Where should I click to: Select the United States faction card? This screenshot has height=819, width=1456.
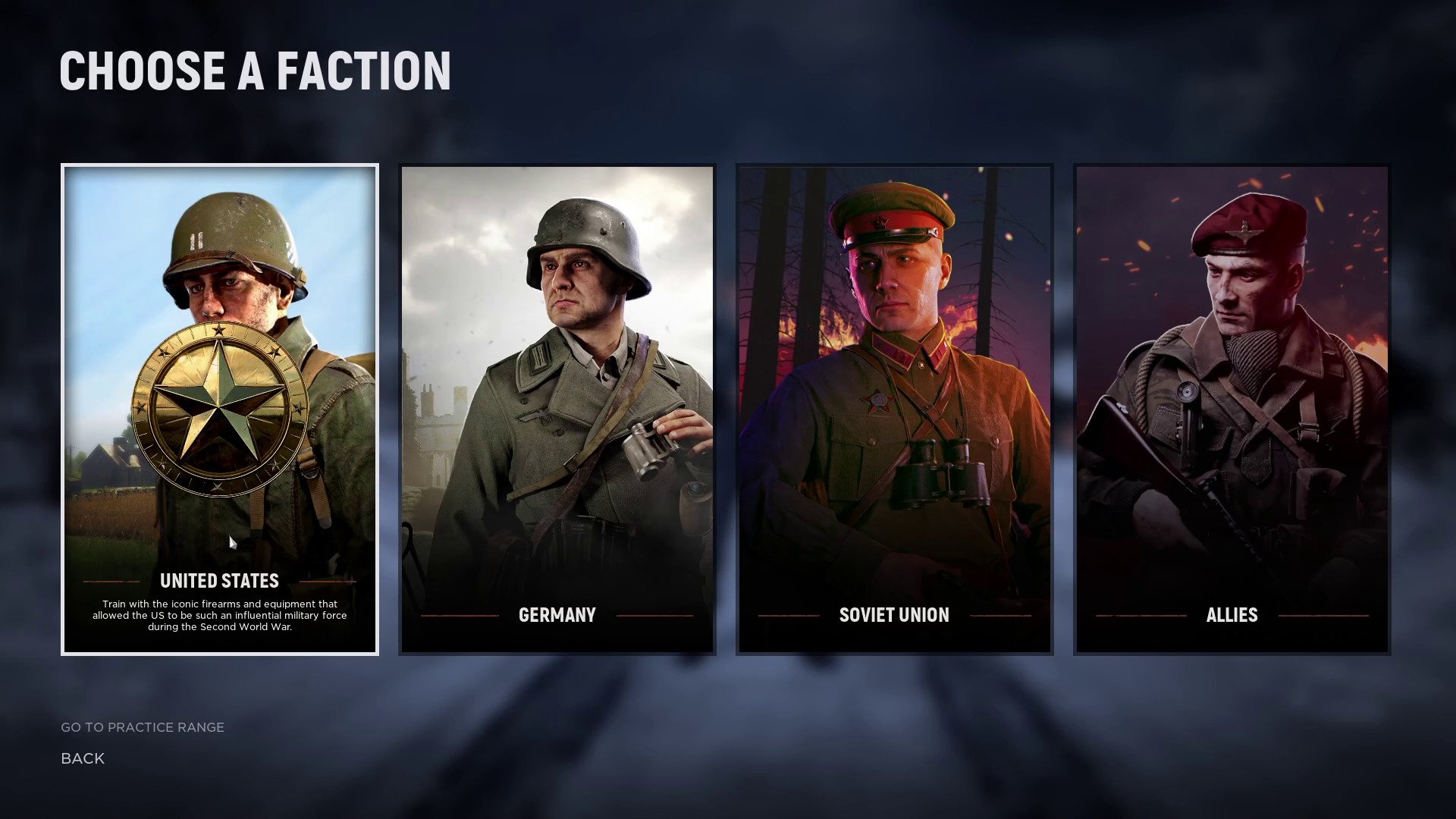point(220,409)
